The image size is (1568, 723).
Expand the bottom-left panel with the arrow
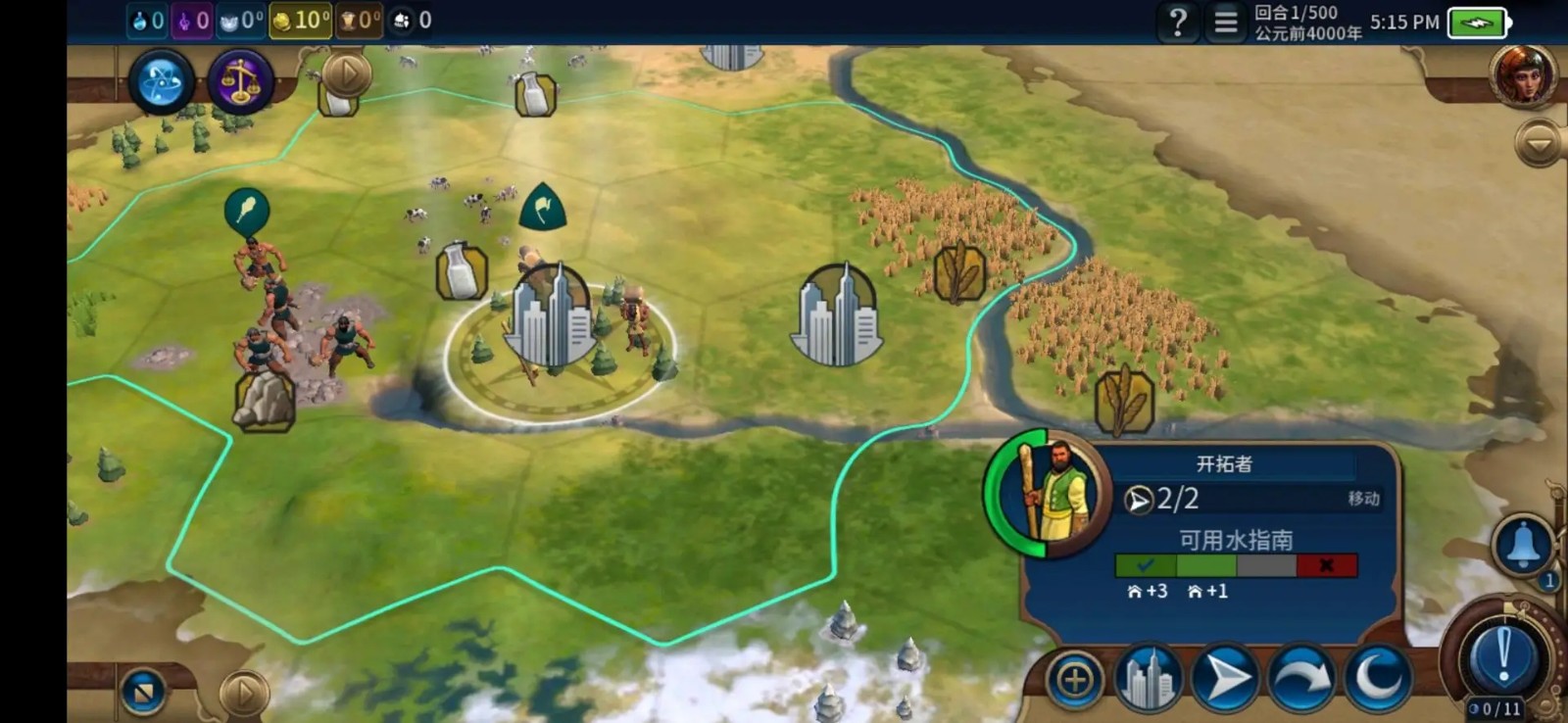243,693
